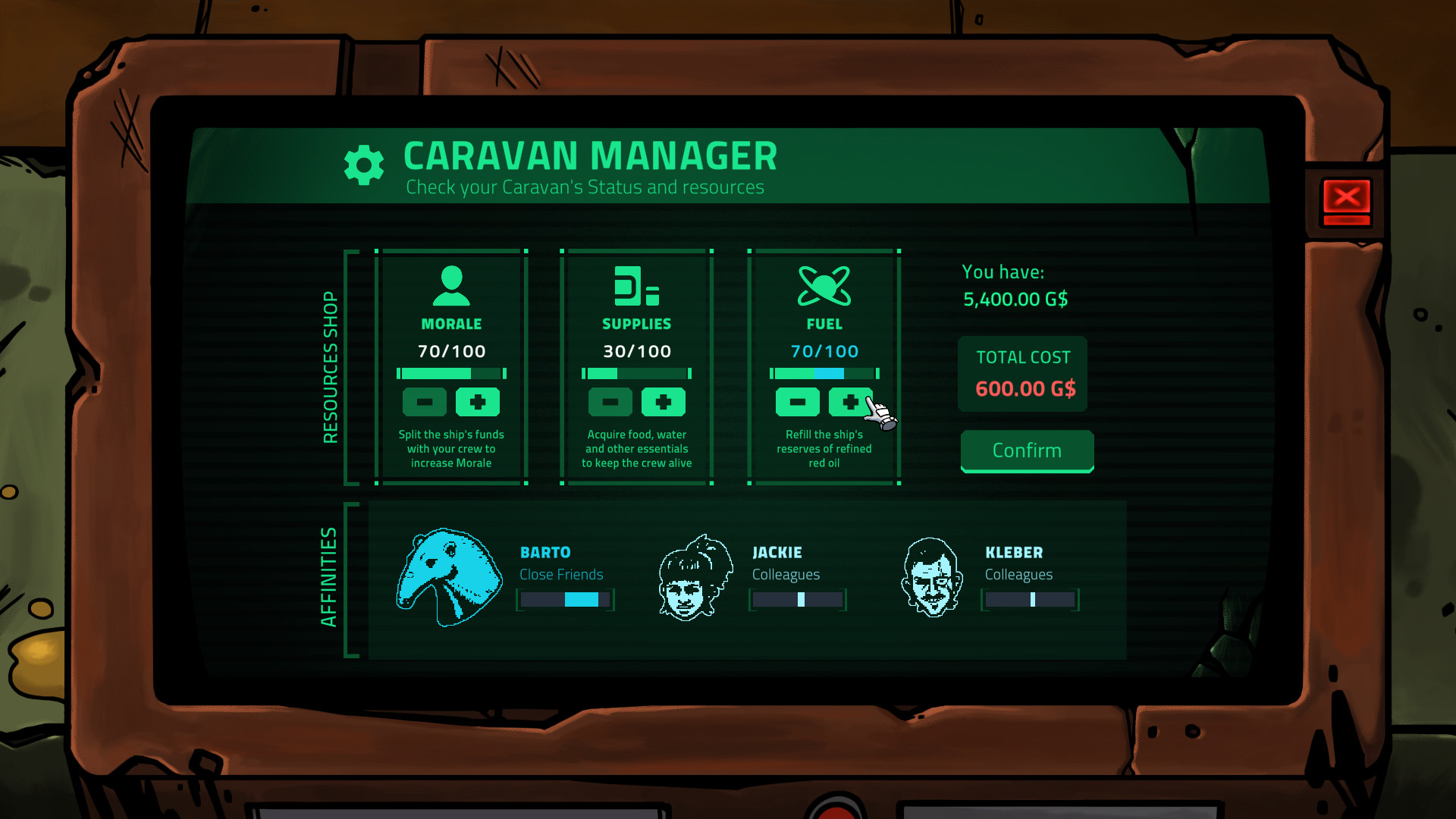Click the Fuel 70/100 progress bar
This screenshot has height=819, width=1456.
click(824, 373)
